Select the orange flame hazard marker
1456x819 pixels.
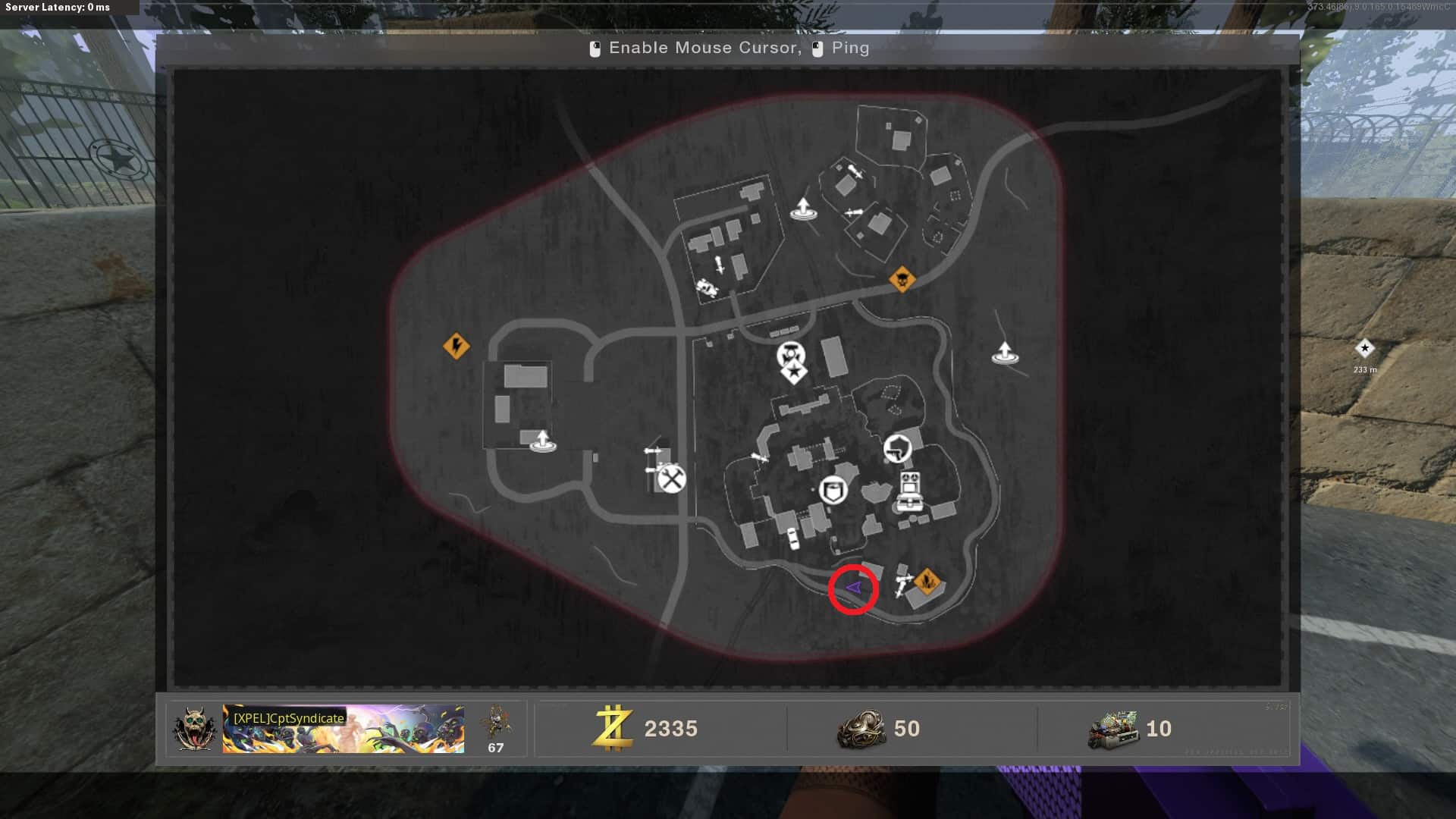tap(927, 582)
